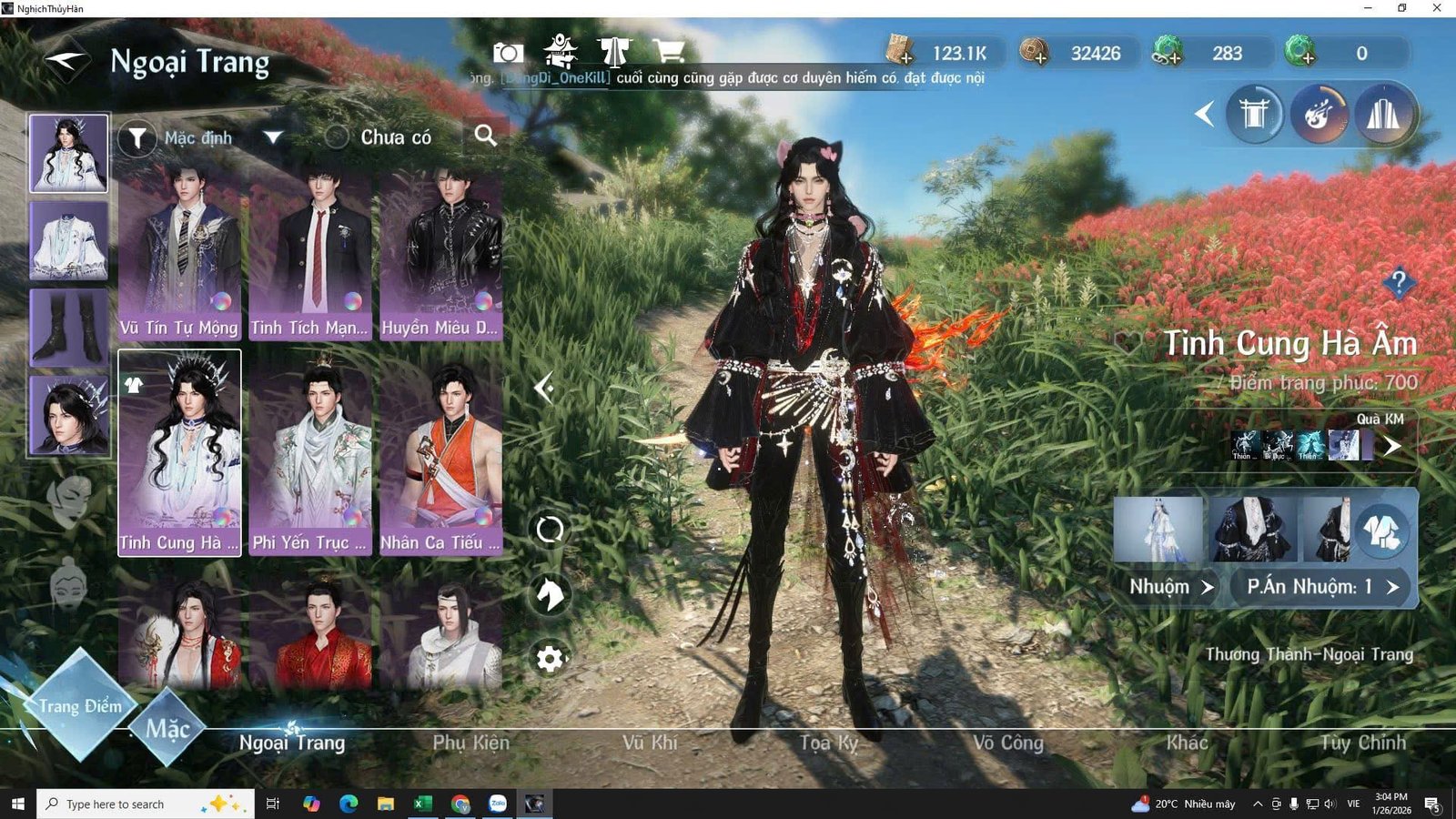Screen dimensions: 1456x819
Task: Click the Mặc button to wear the outfit
Action: (x=168, y=726)
